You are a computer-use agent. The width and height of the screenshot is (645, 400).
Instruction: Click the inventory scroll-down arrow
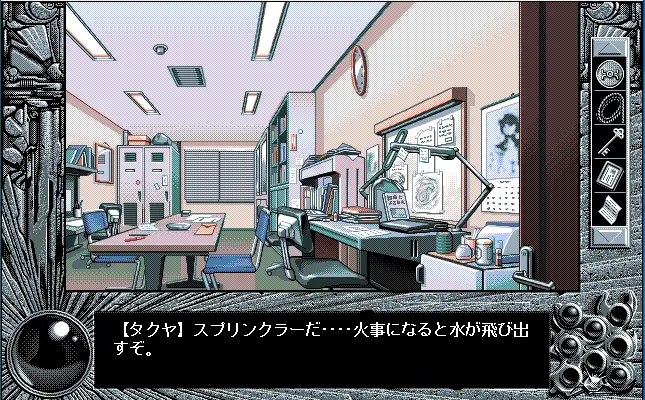click(608, 237)
